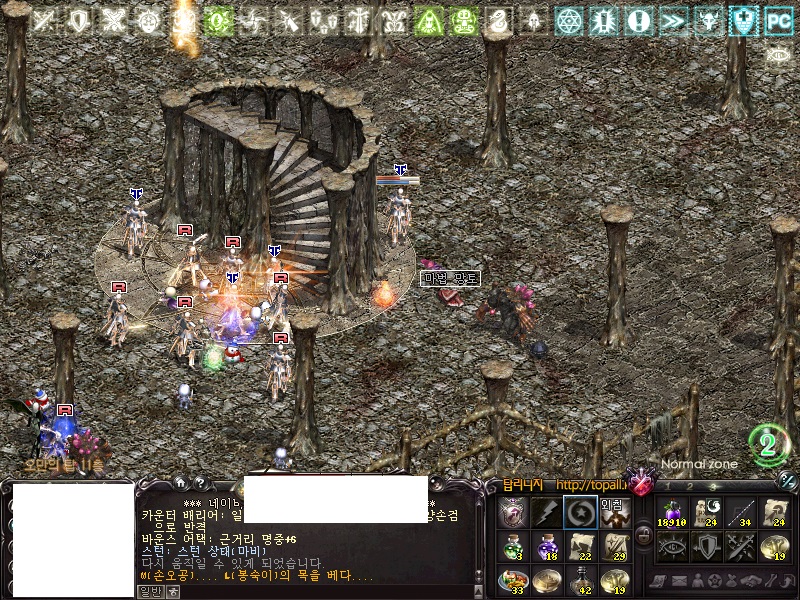Select the hexagram buff icon
This screenshot has height=600, width=800.
point(569,21)
